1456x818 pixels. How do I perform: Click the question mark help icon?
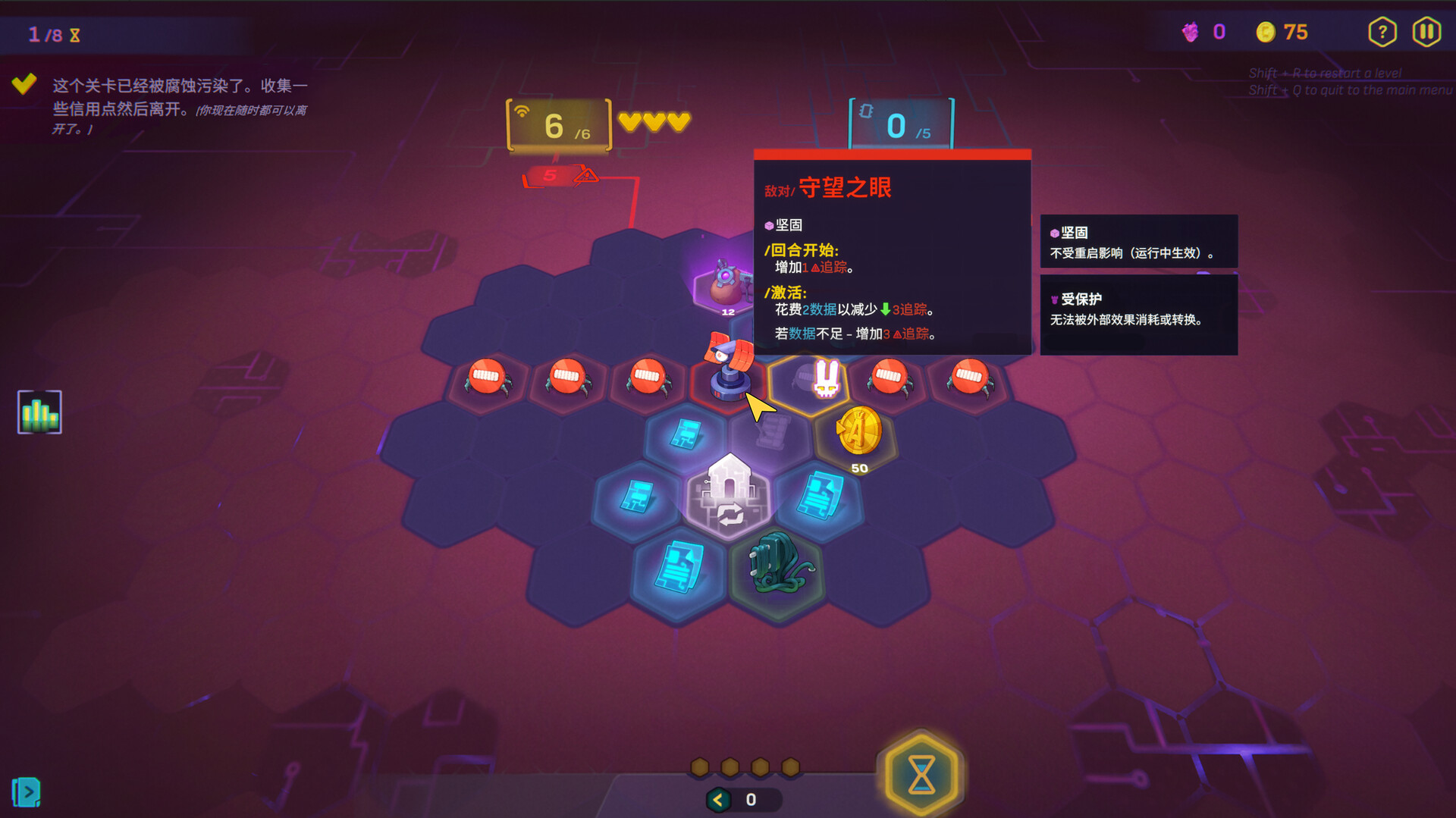(x=1382, y=31)
